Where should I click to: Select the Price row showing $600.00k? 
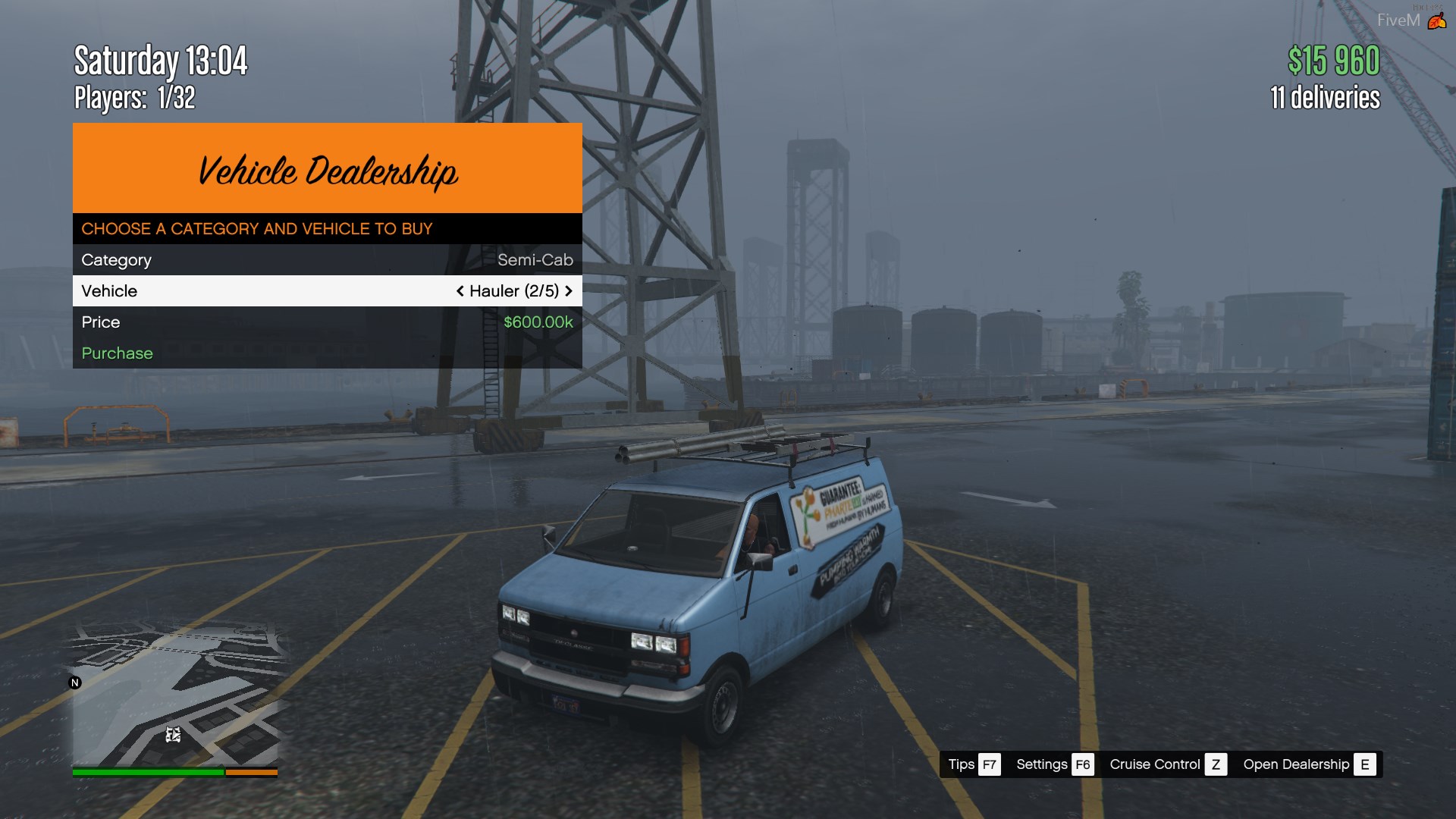pyautogui.click(x=327, y=322)
